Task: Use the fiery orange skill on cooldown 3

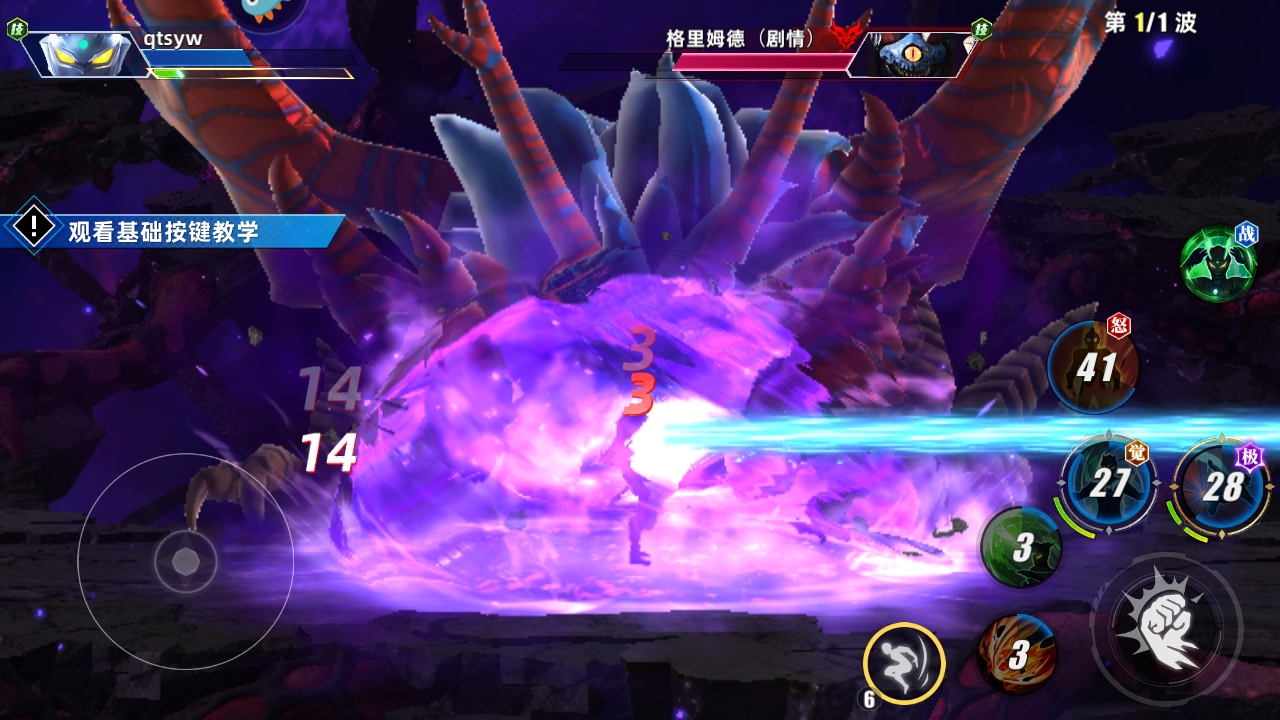Action: coord(1017,654)
